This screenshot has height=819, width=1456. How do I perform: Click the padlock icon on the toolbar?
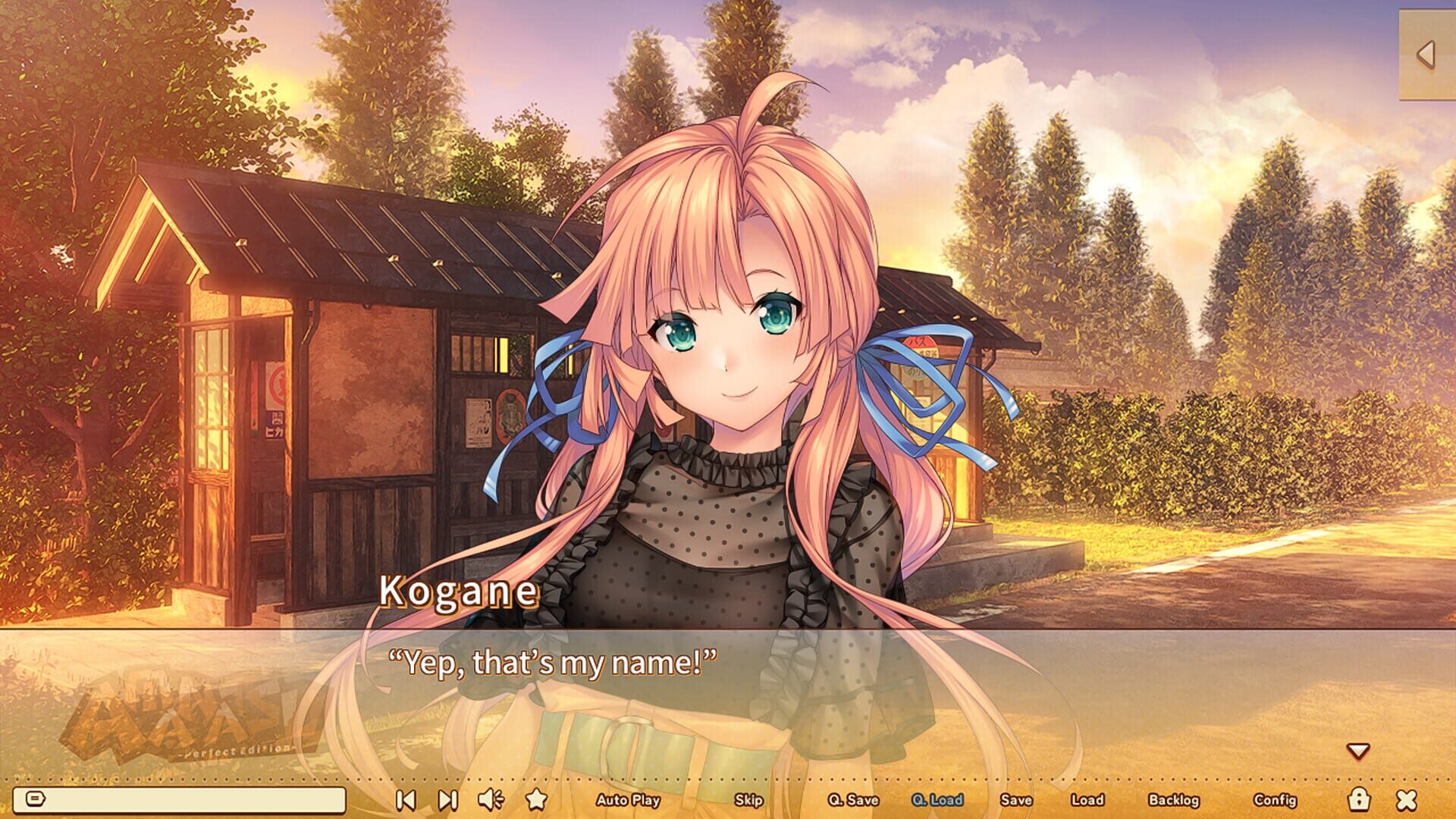[x=1360, y=800]
